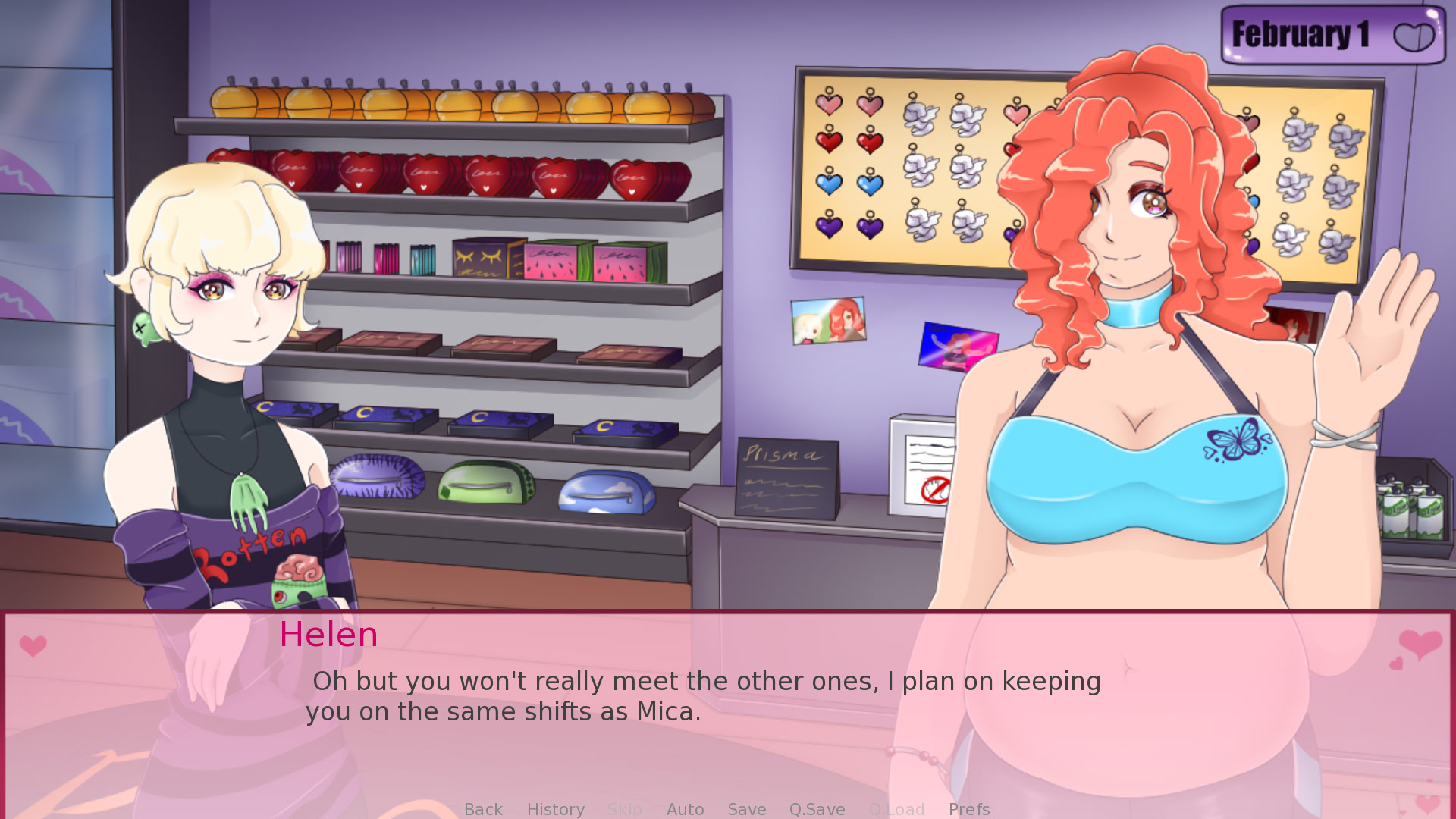Go back one dialogue line
The height and width of the screenshot is (819, 1456).
point(483,809)
